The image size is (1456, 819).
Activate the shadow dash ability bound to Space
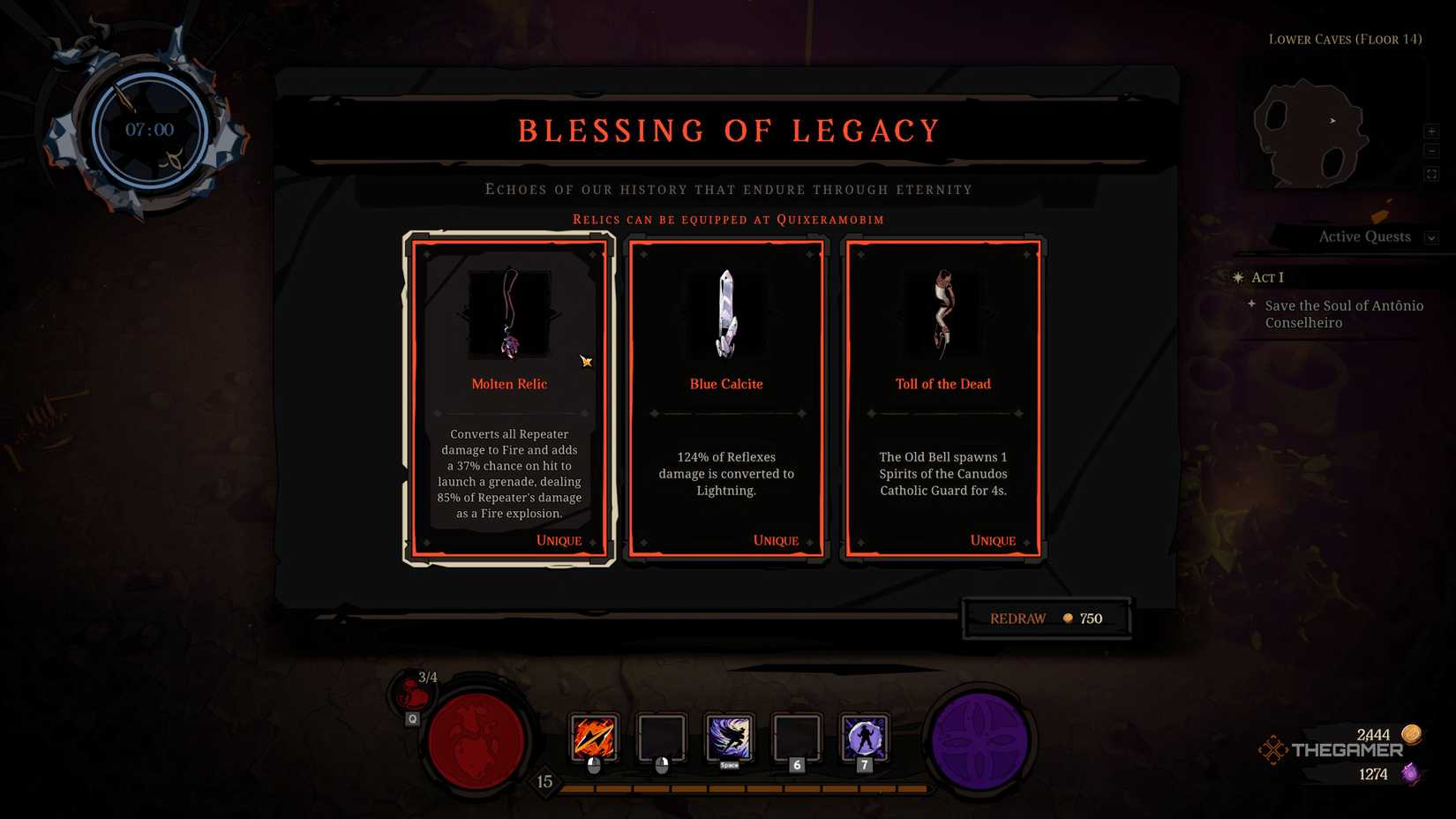pyautogui.click(x=729, y=738)
